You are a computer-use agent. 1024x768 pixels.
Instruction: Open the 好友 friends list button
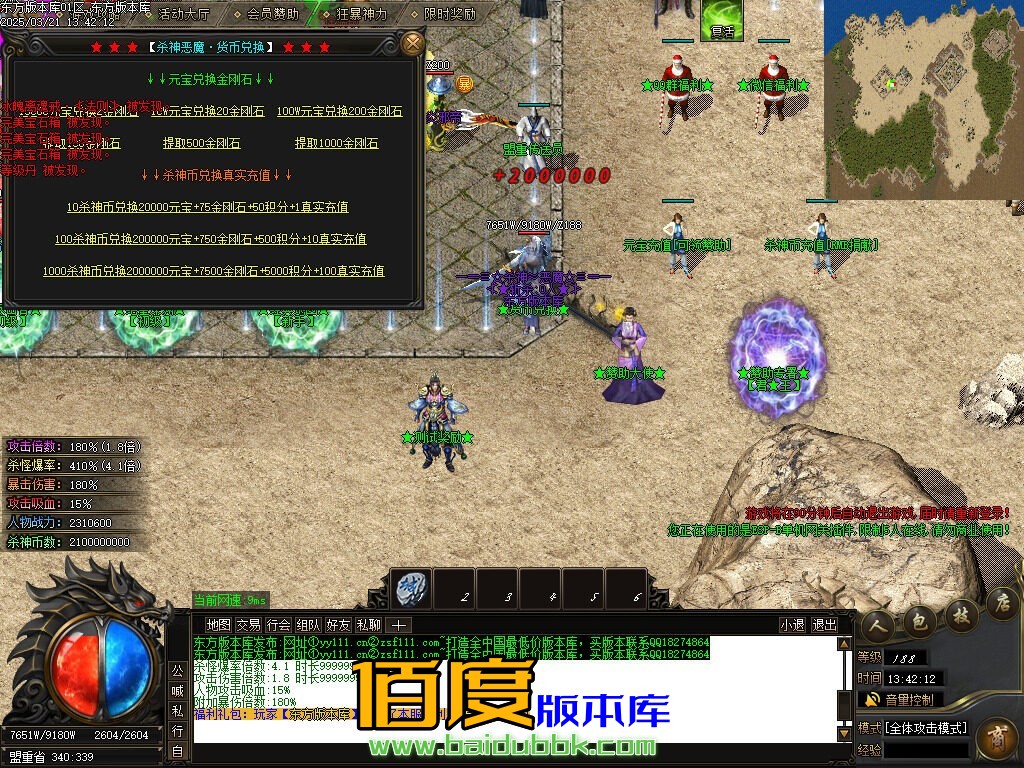click(x=338, y=624)
